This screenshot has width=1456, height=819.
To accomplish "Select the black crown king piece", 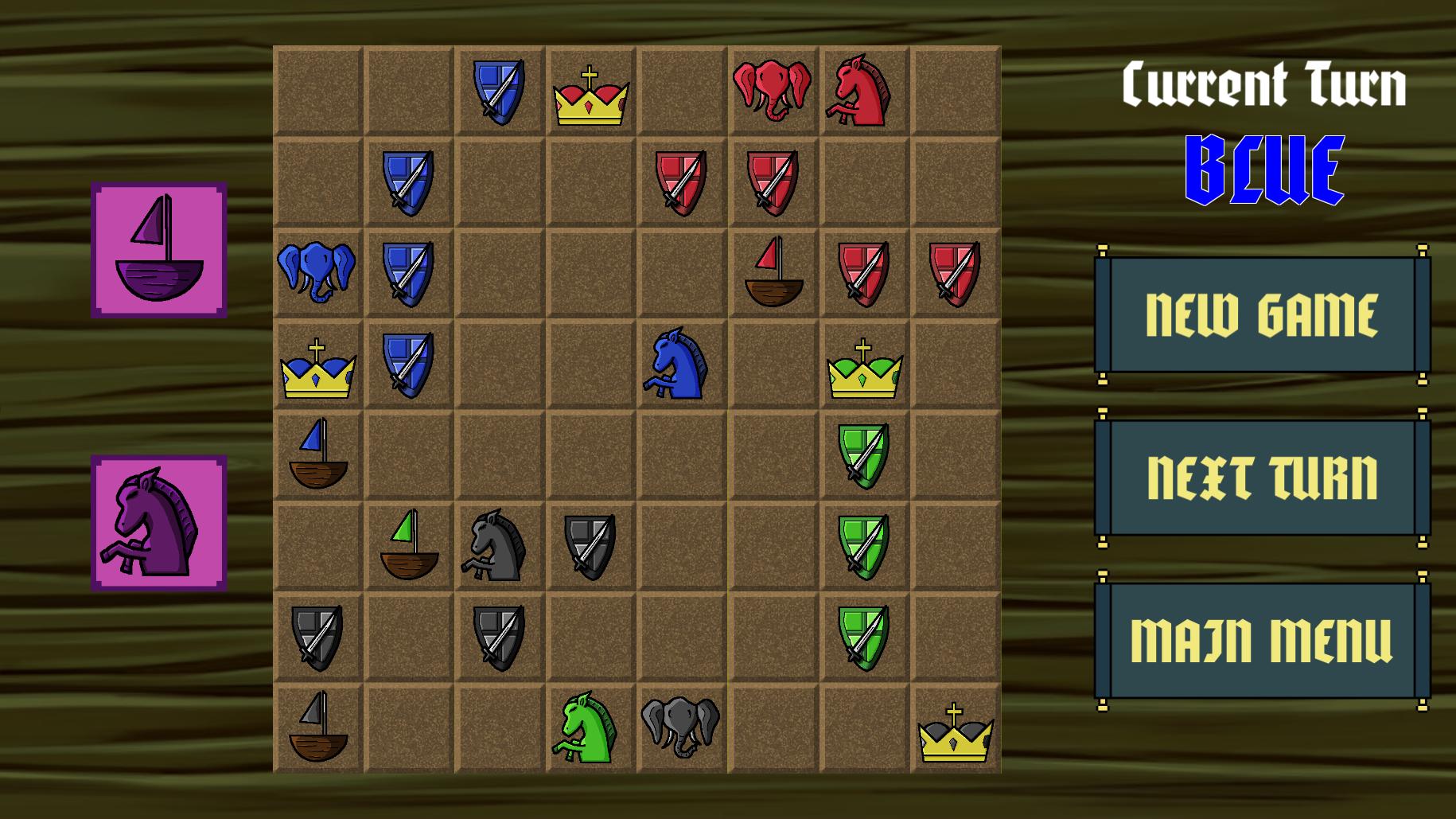I will click(x=955, y=734).
